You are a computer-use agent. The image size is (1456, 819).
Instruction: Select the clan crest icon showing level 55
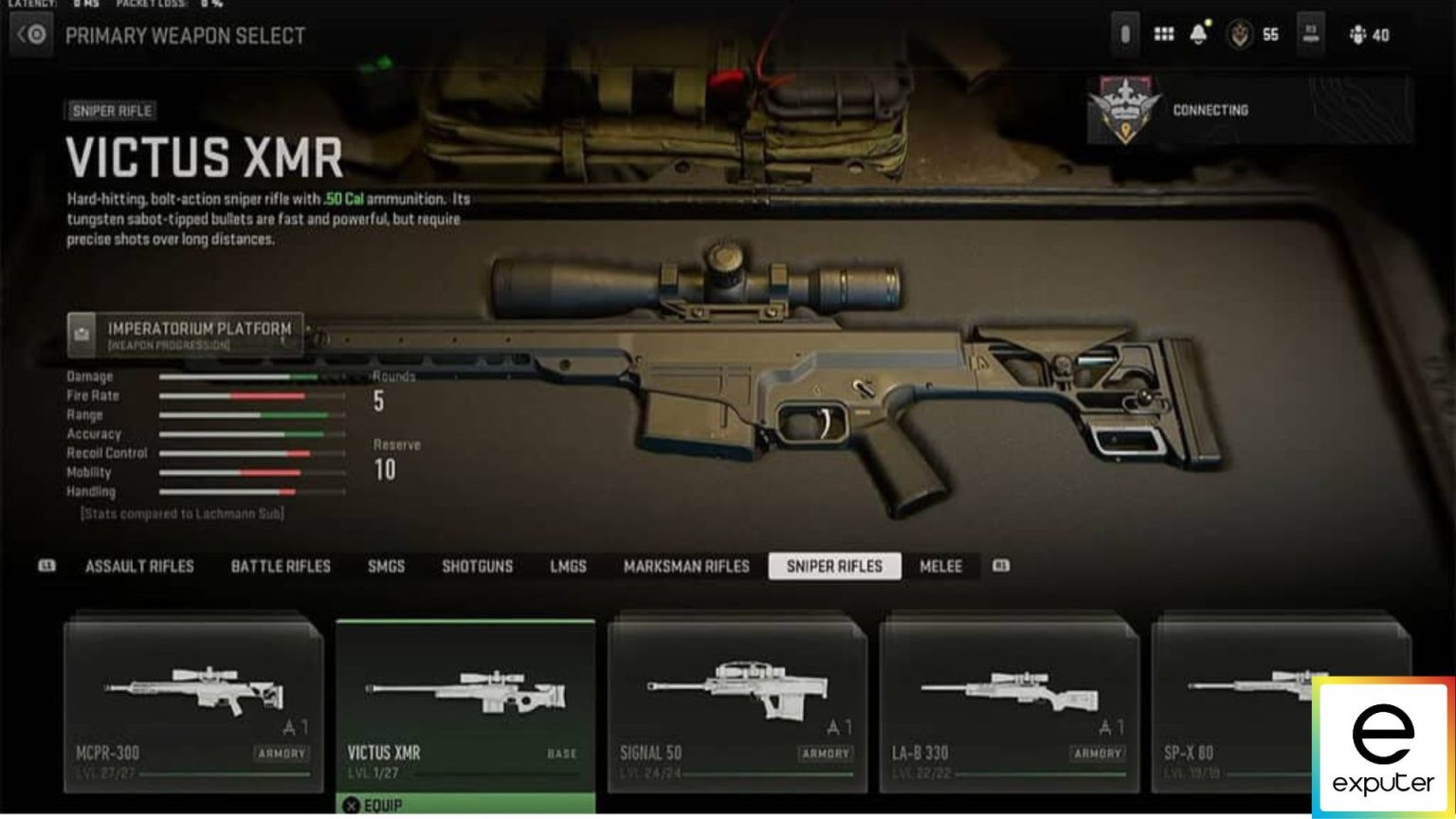[1242, 34]
